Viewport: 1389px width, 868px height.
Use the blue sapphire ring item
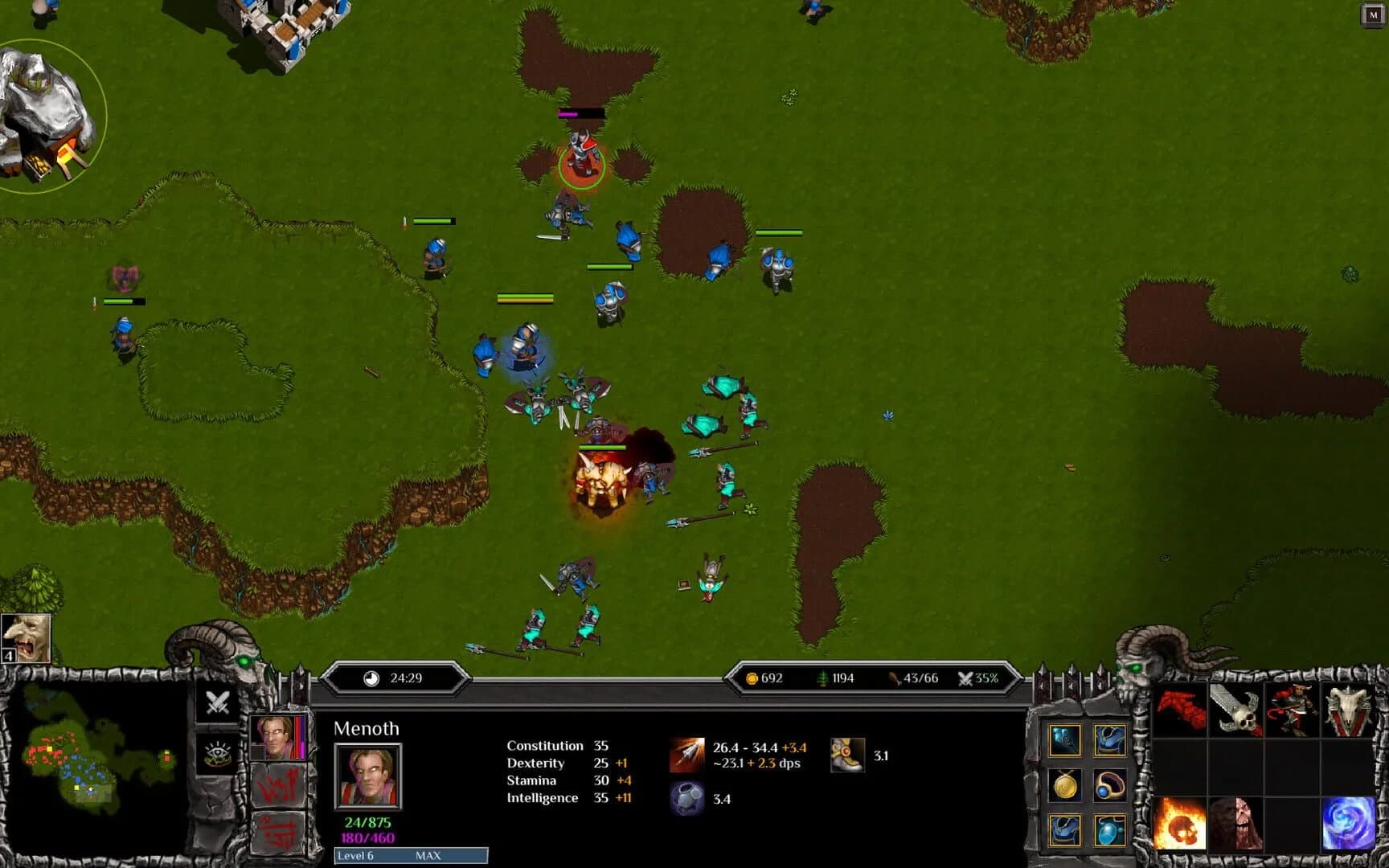pyautogui.click(x=1112, y=784)
